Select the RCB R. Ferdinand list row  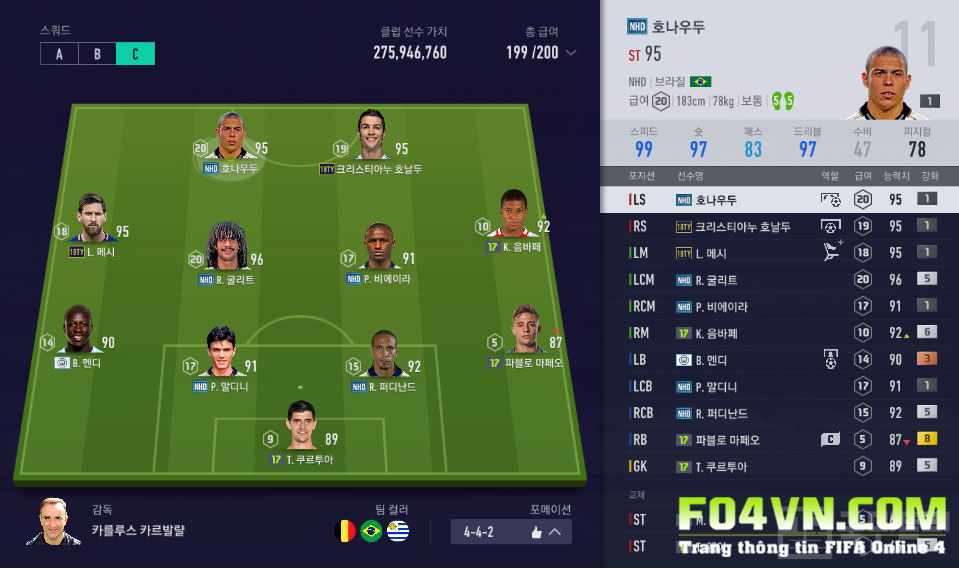(x=780, y=413)
